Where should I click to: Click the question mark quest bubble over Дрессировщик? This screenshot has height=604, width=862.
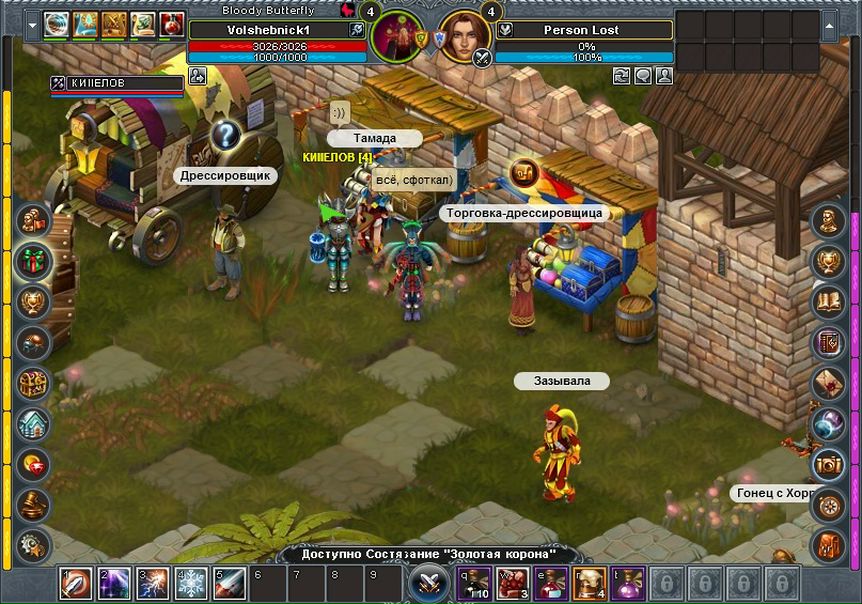(226, 134)
